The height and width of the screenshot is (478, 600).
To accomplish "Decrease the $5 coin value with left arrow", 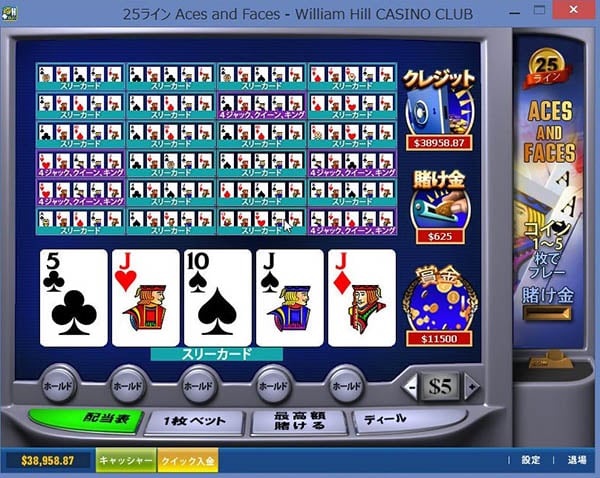I will (411, 385).
